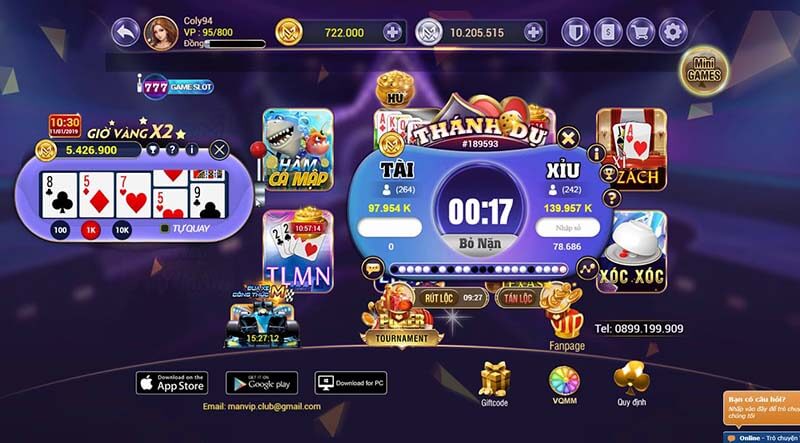
Task: Open the shopping cart store
Action: coord(640,33)
